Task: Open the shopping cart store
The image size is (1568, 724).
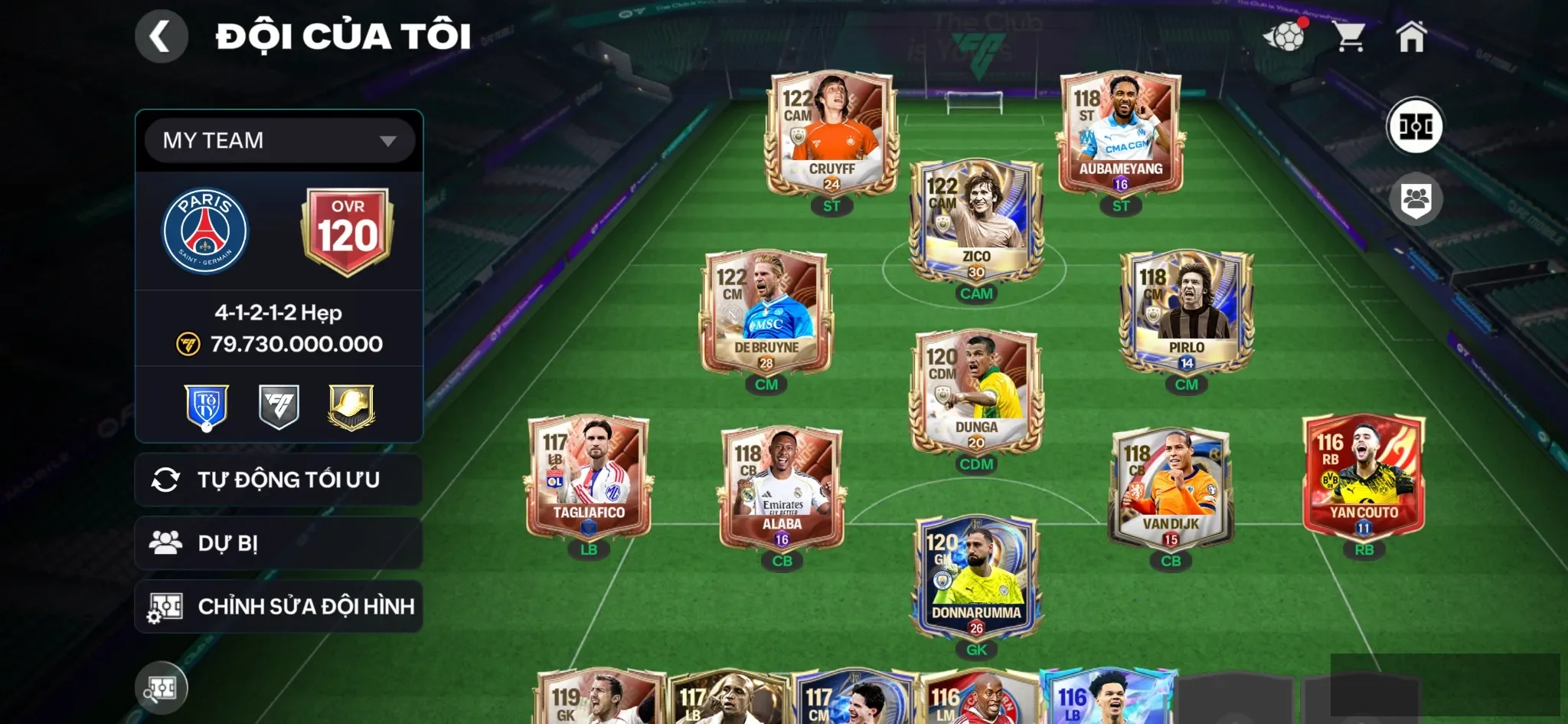Action: [x=1349, y=36]
